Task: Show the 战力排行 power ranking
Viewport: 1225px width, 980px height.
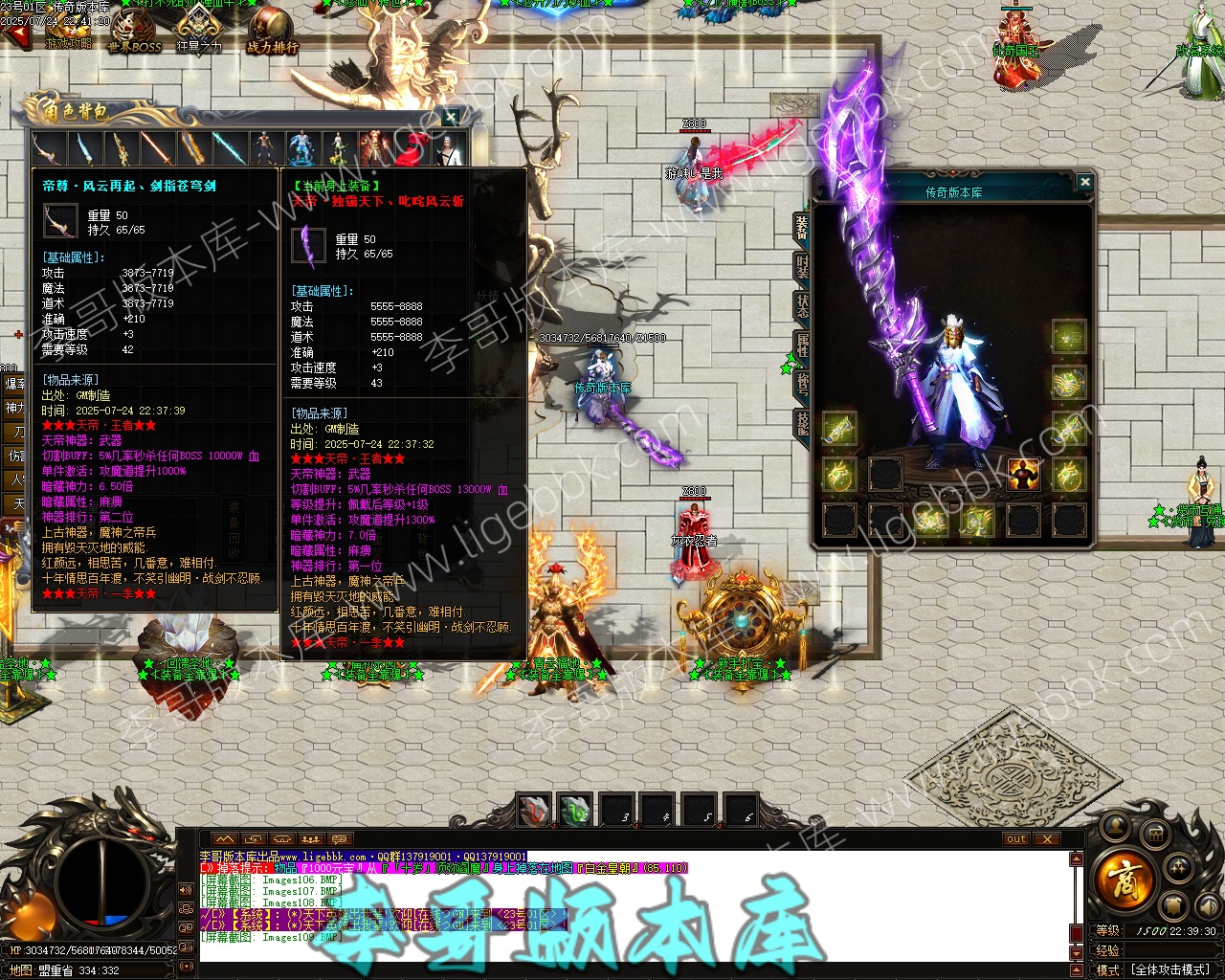Action: pyautogui.click(x=272, y=33)
